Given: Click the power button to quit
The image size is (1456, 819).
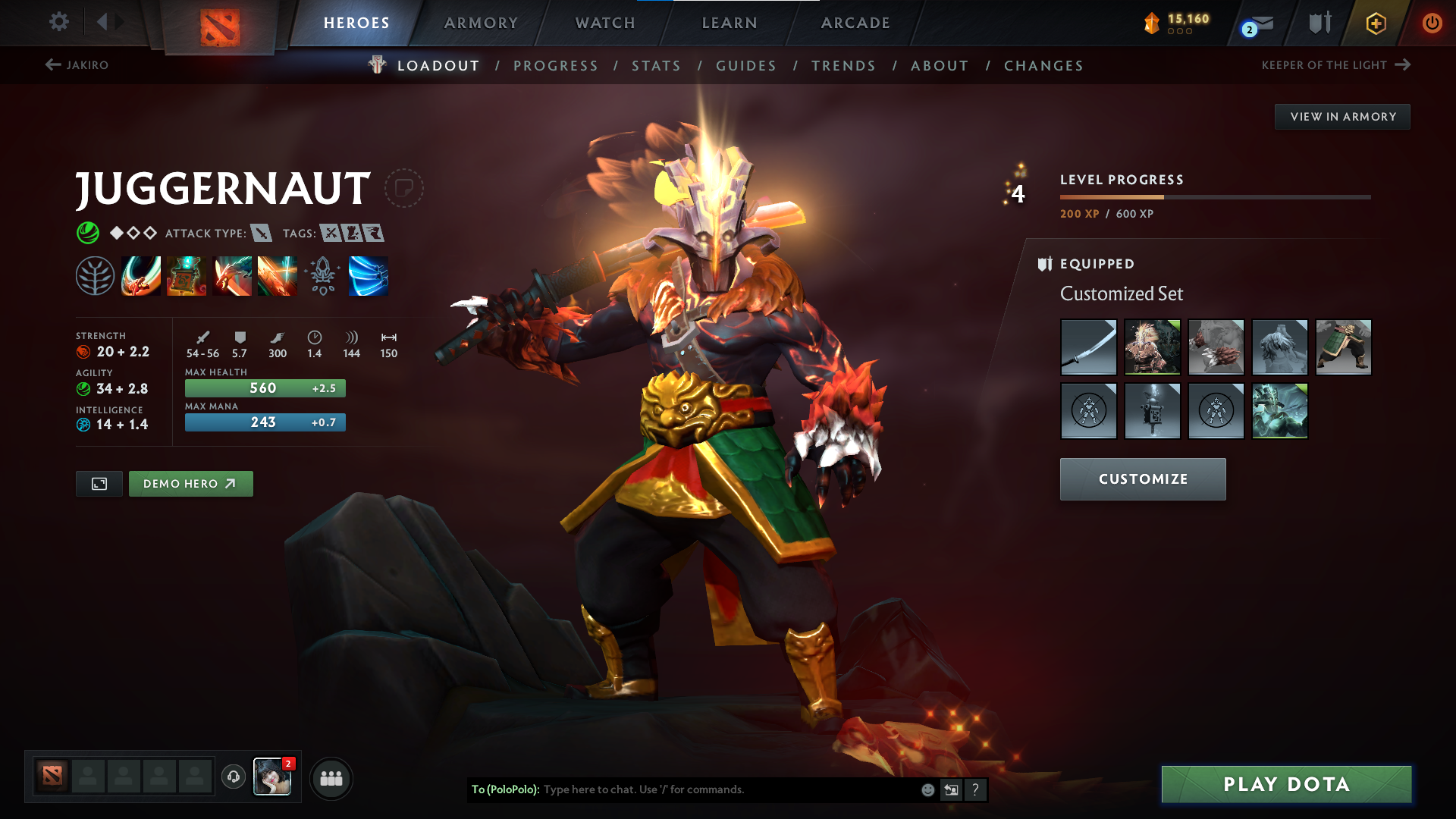Looking at the screenshot, I should [1432, 23].
